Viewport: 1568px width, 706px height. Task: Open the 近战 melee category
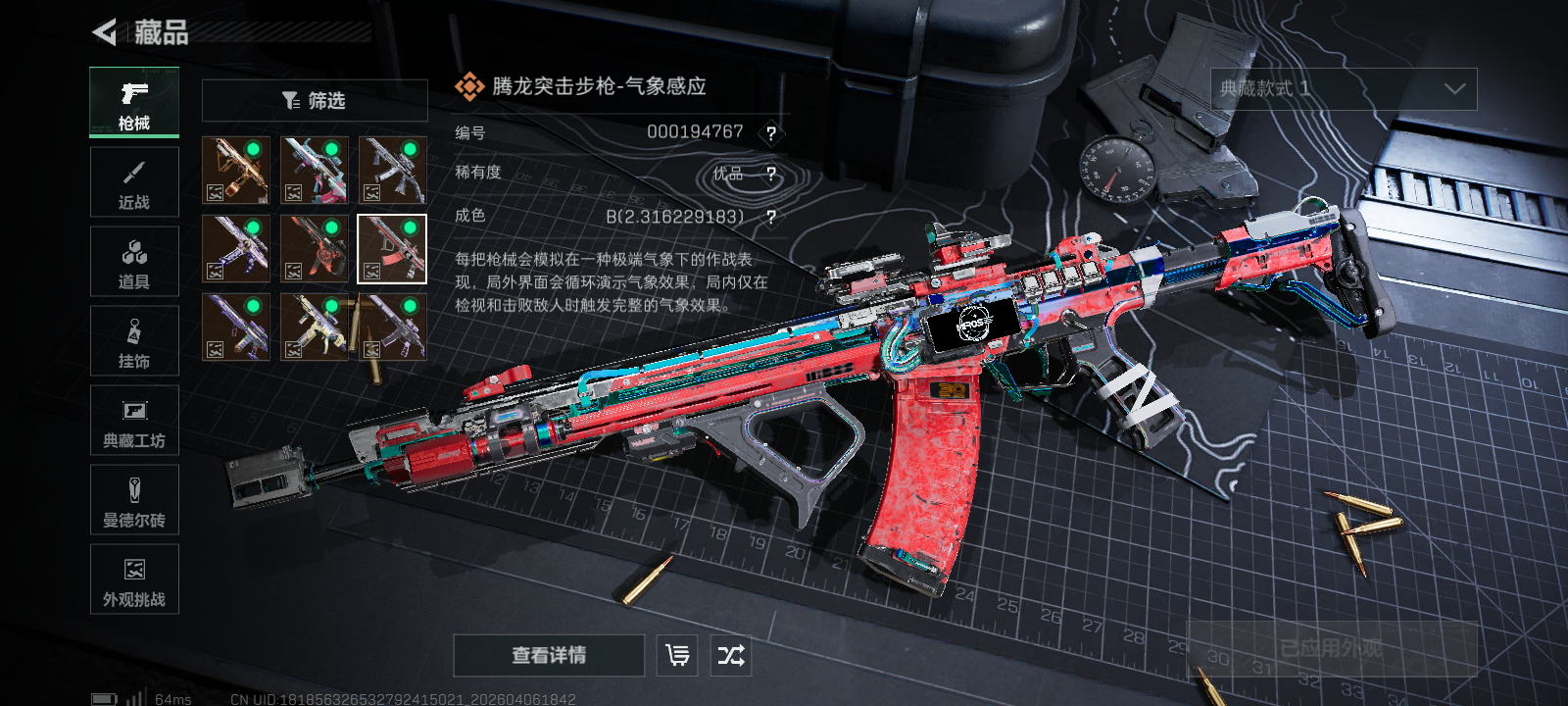pyautogui.click(x=134, y=182)
